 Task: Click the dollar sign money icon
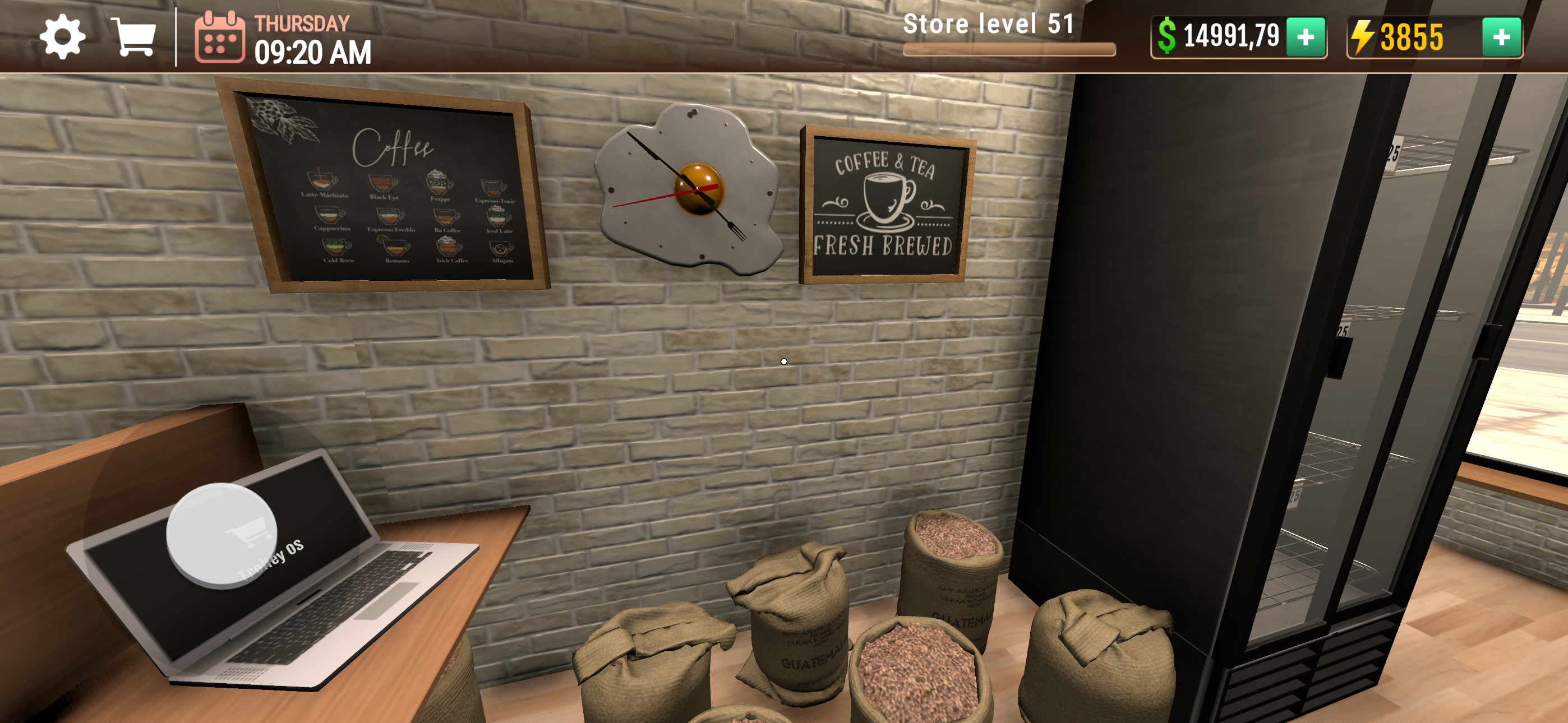coord(1168,38)
